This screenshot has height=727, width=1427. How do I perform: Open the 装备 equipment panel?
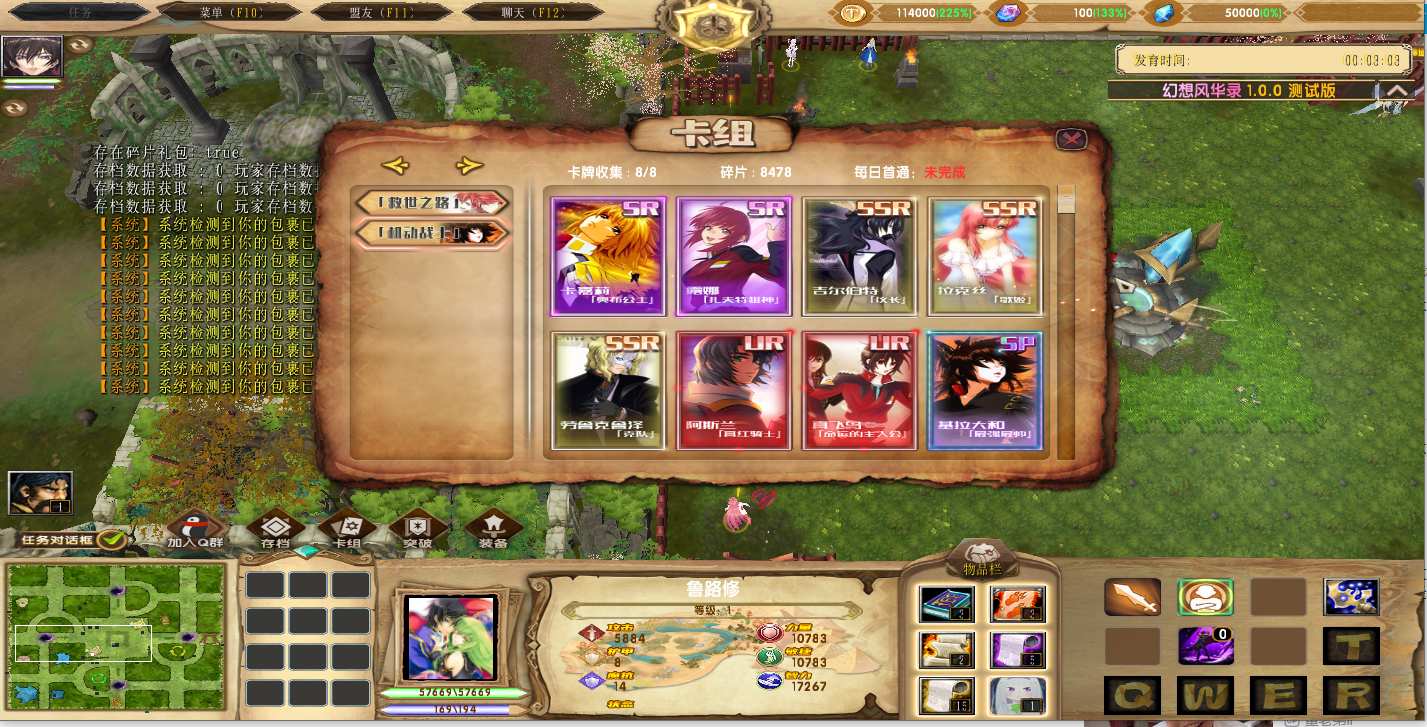click(x=492, y=531)
